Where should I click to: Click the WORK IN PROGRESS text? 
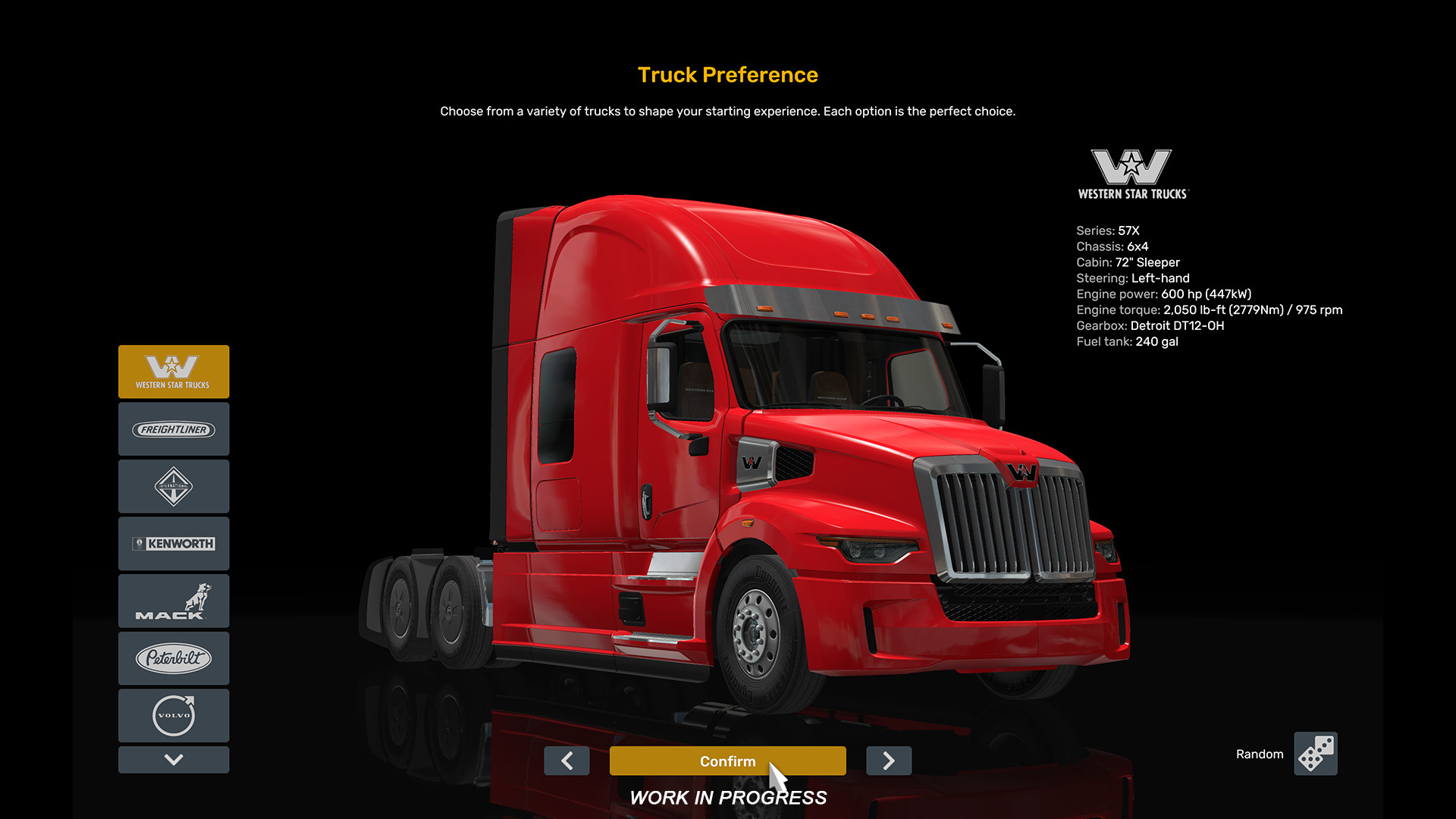coord(728,797)
